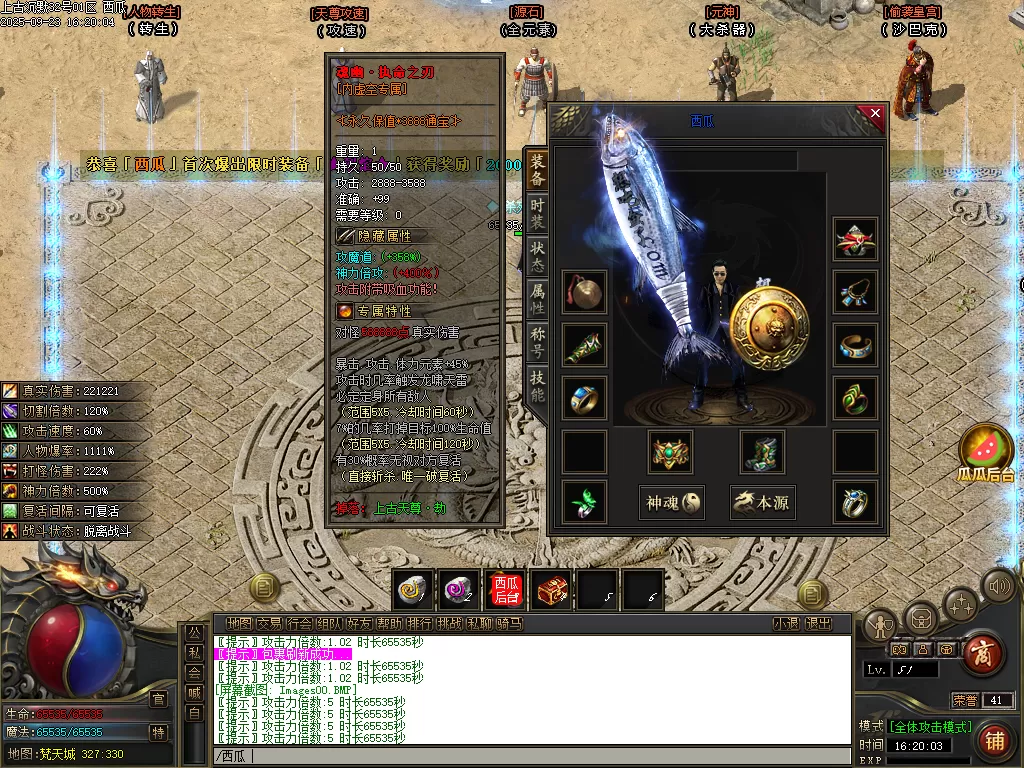The height and width of the screenshot is (768, 1024).
Task: Show the 称号 titles tab
Action: (537, 343)
